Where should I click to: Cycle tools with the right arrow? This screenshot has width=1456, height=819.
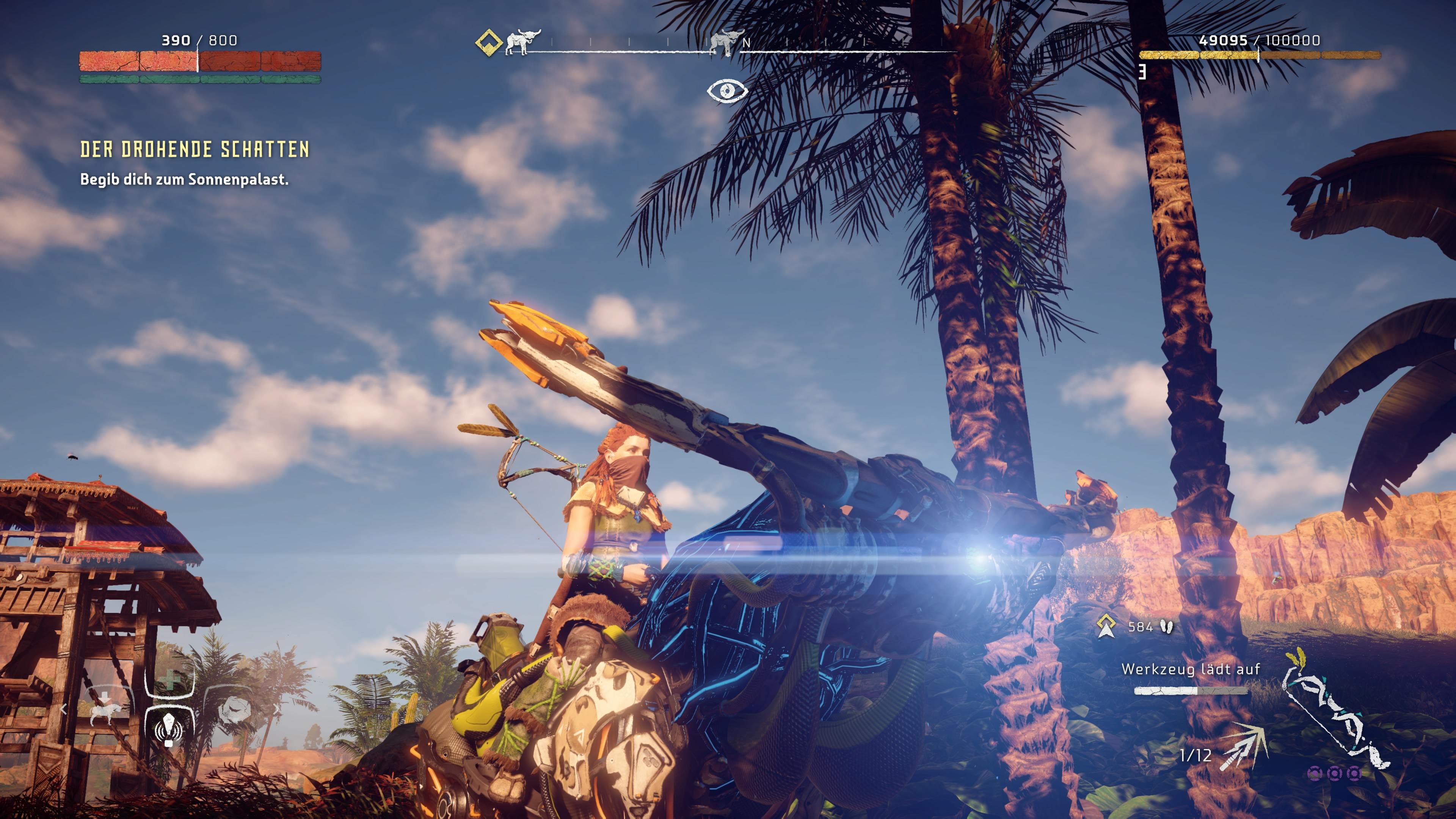[x=276, y=708]
